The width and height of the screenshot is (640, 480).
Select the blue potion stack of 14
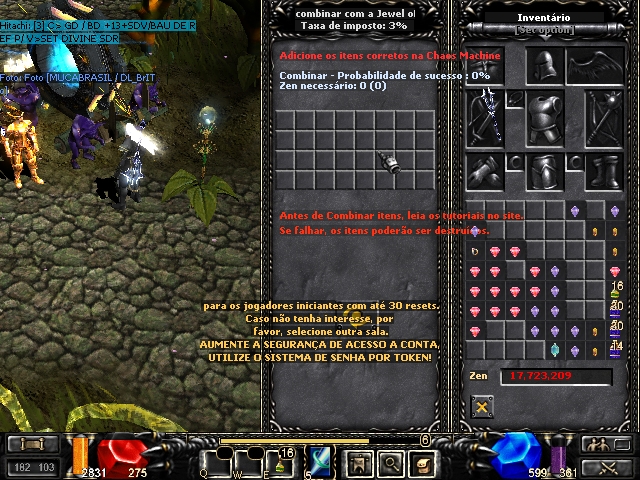[x=615, y=349]
